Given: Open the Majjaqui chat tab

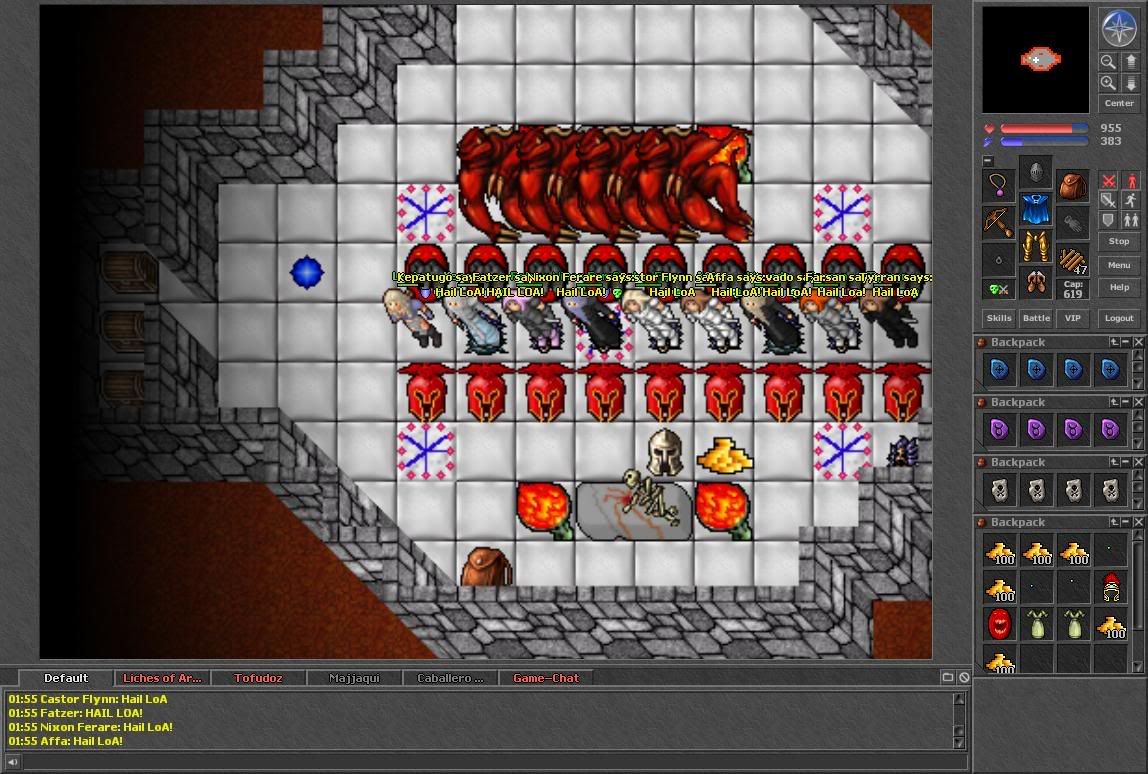Looking at the screenshot, I should [x=355, y=678].
